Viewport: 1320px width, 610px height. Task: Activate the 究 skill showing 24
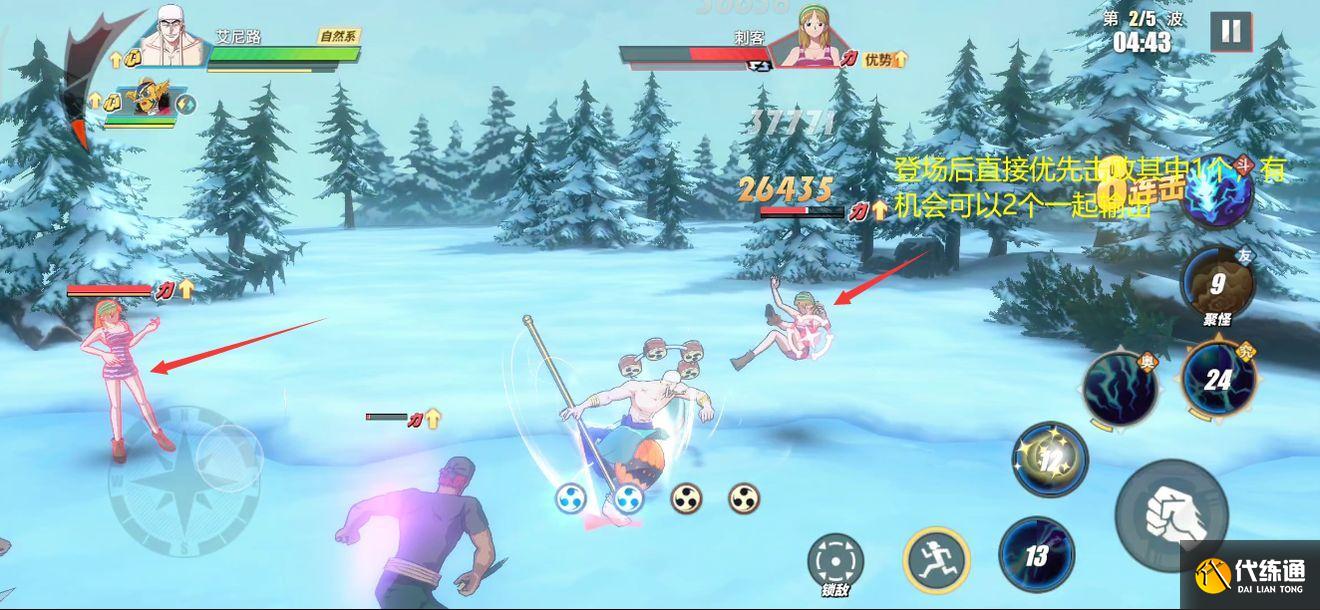[x=1217, y=378]
